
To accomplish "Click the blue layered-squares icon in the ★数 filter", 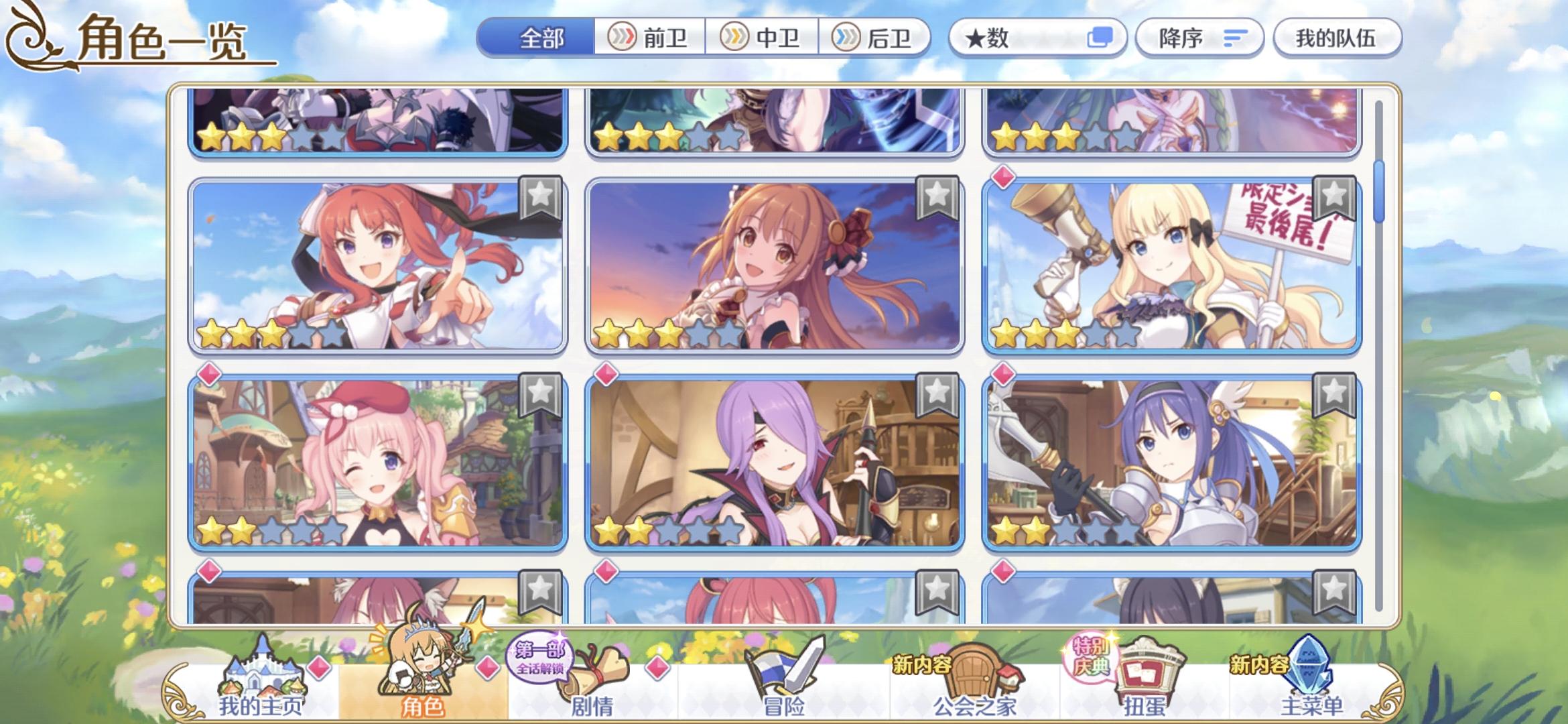I will tap(1100, 38).
